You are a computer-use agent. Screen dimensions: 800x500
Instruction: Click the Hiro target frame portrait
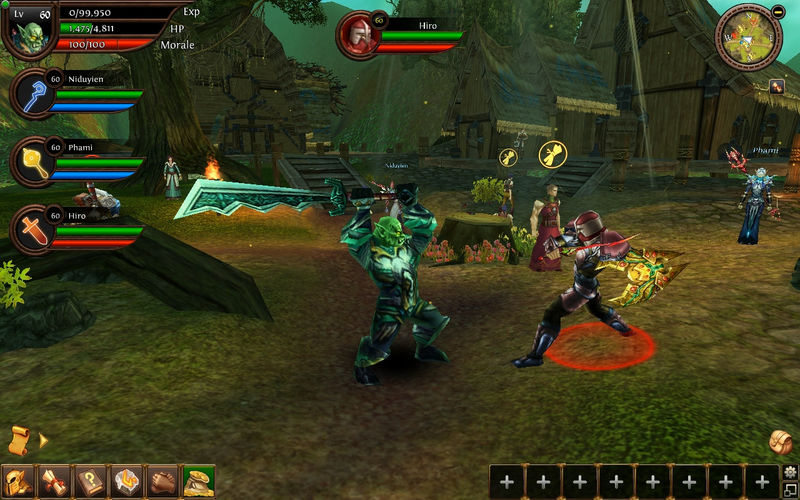[x=357, y=34]
